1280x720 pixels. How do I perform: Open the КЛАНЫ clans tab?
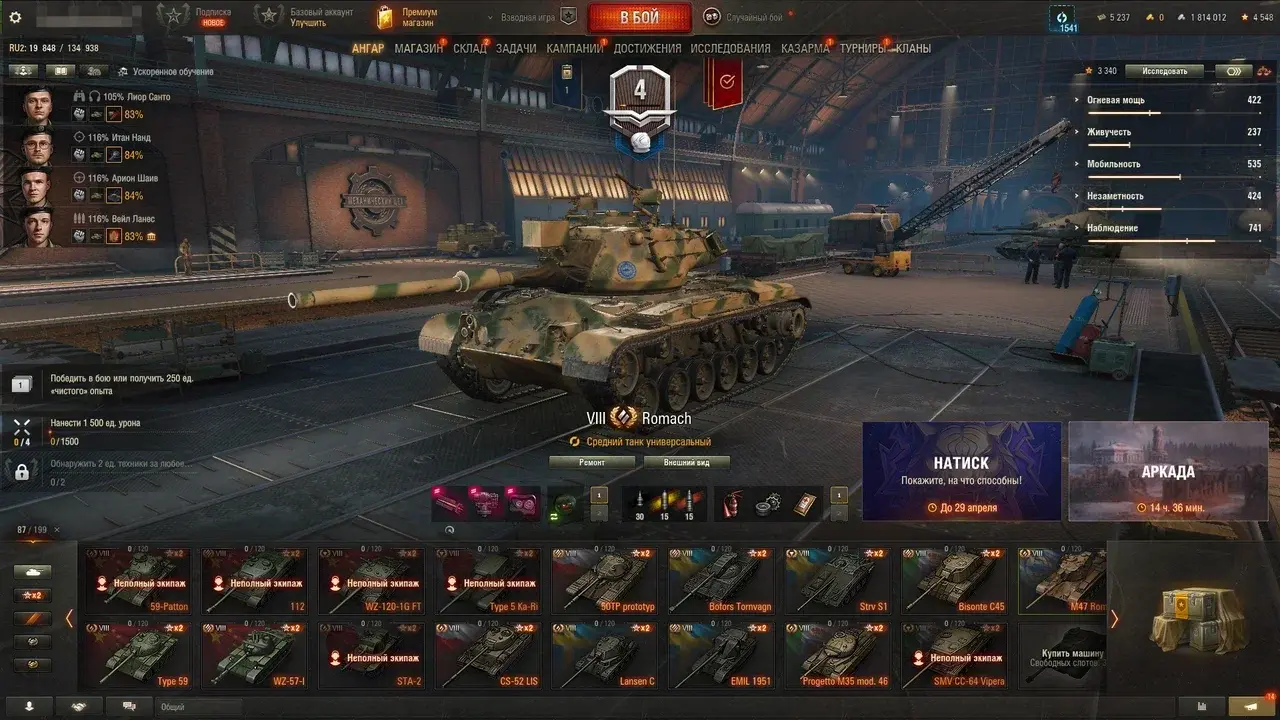(x=913, y=48)
